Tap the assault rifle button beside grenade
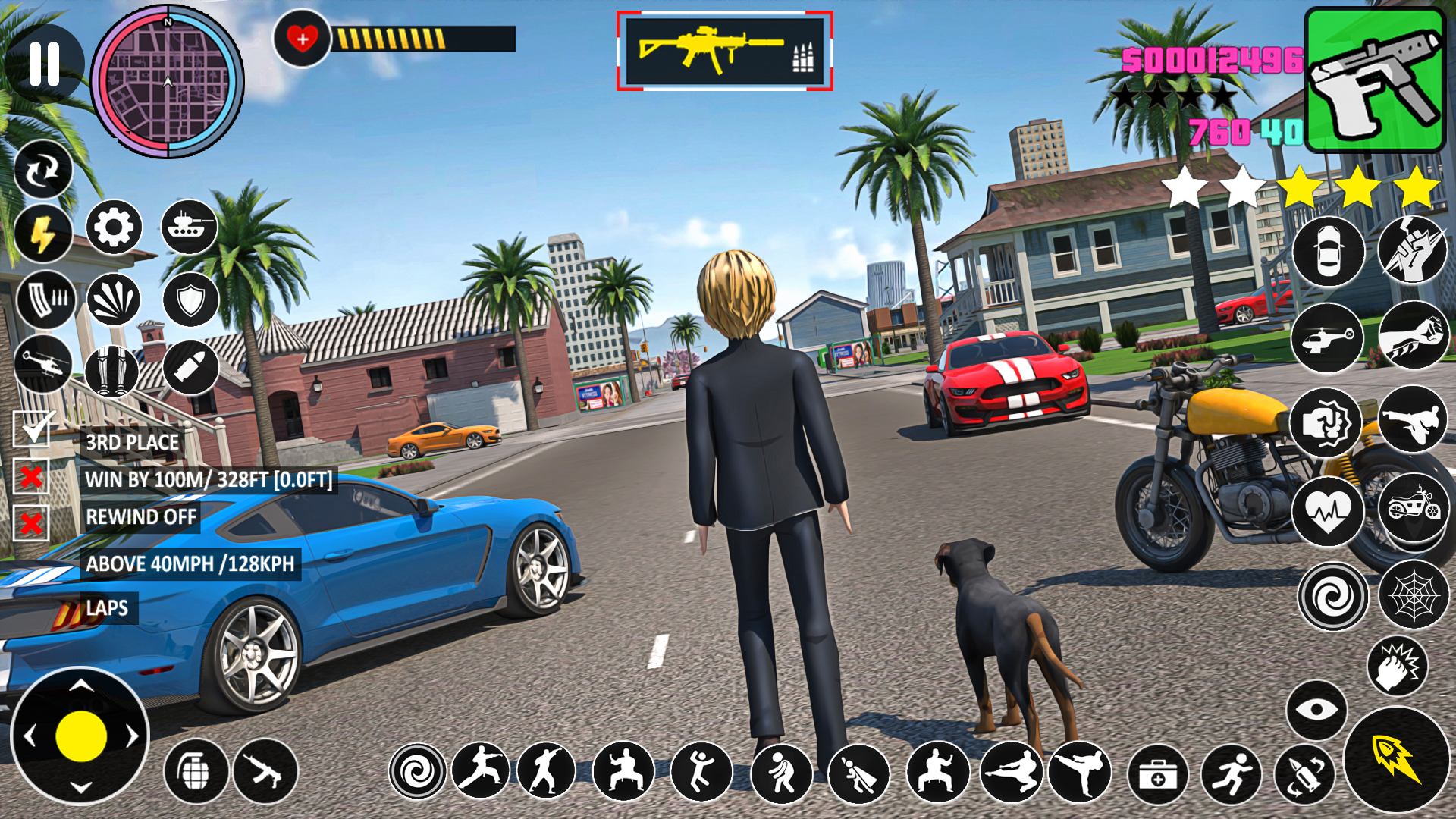The height and width of the screenshot is (819, 1456). pos(265,771)
